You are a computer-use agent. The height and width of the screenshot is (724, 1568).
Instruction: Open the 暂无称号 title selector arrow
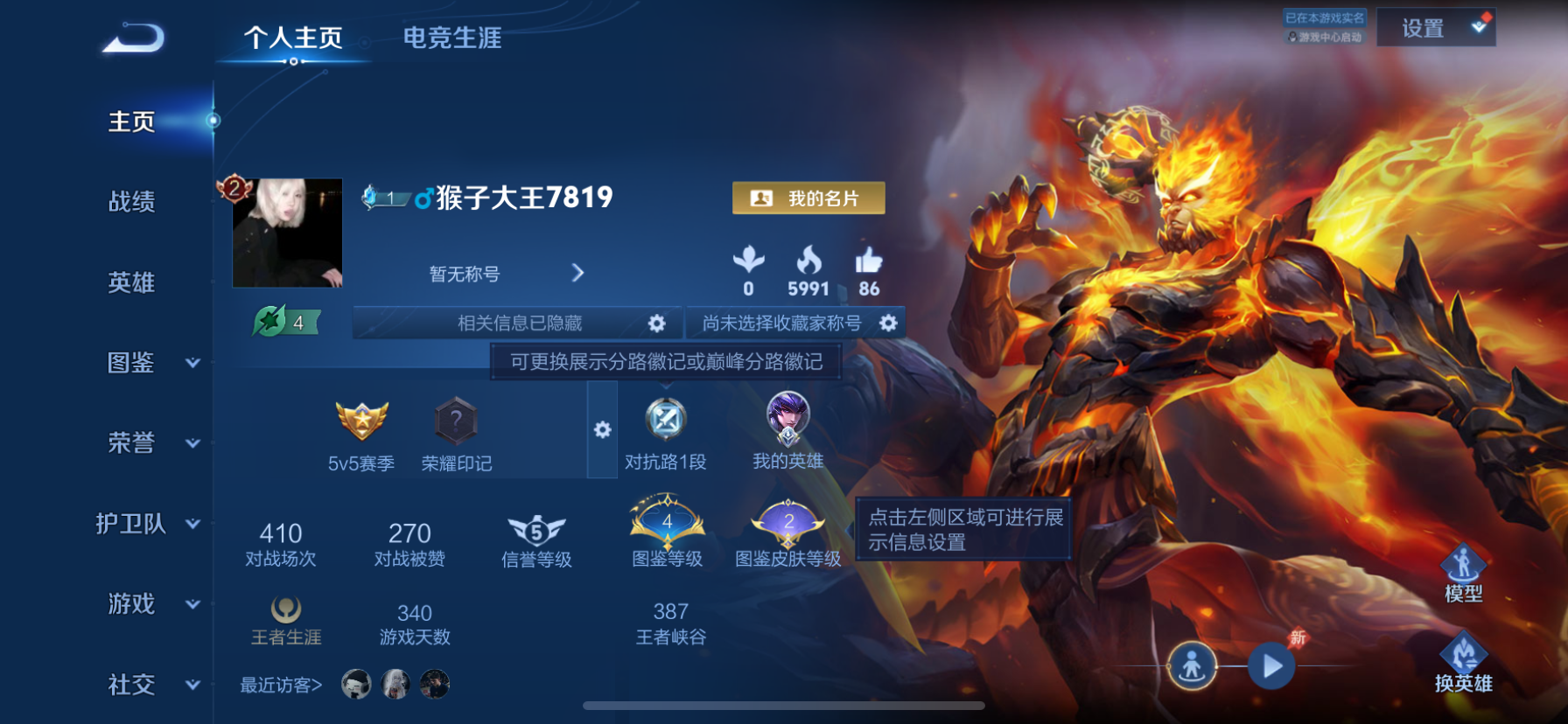pyautogui.click(x=577, y=273)
